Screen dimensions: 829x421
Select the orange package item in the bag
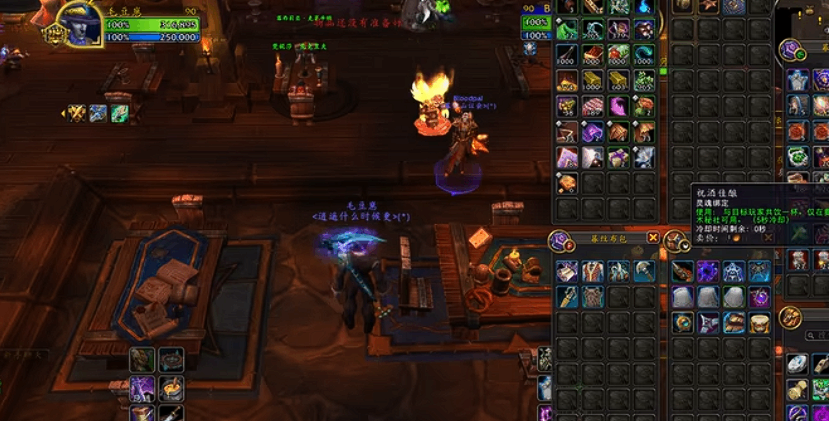click(567, 184)
